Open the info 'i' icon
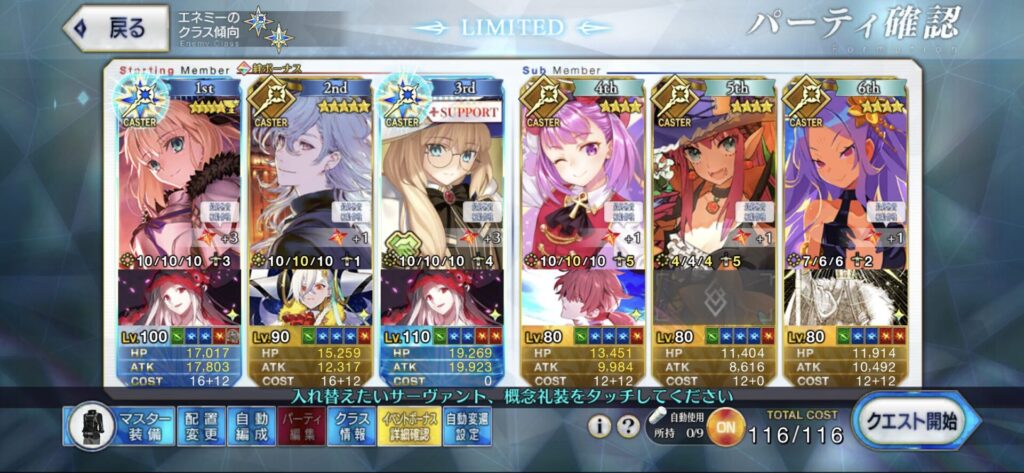1024x473 pixels. coord(600,427)
